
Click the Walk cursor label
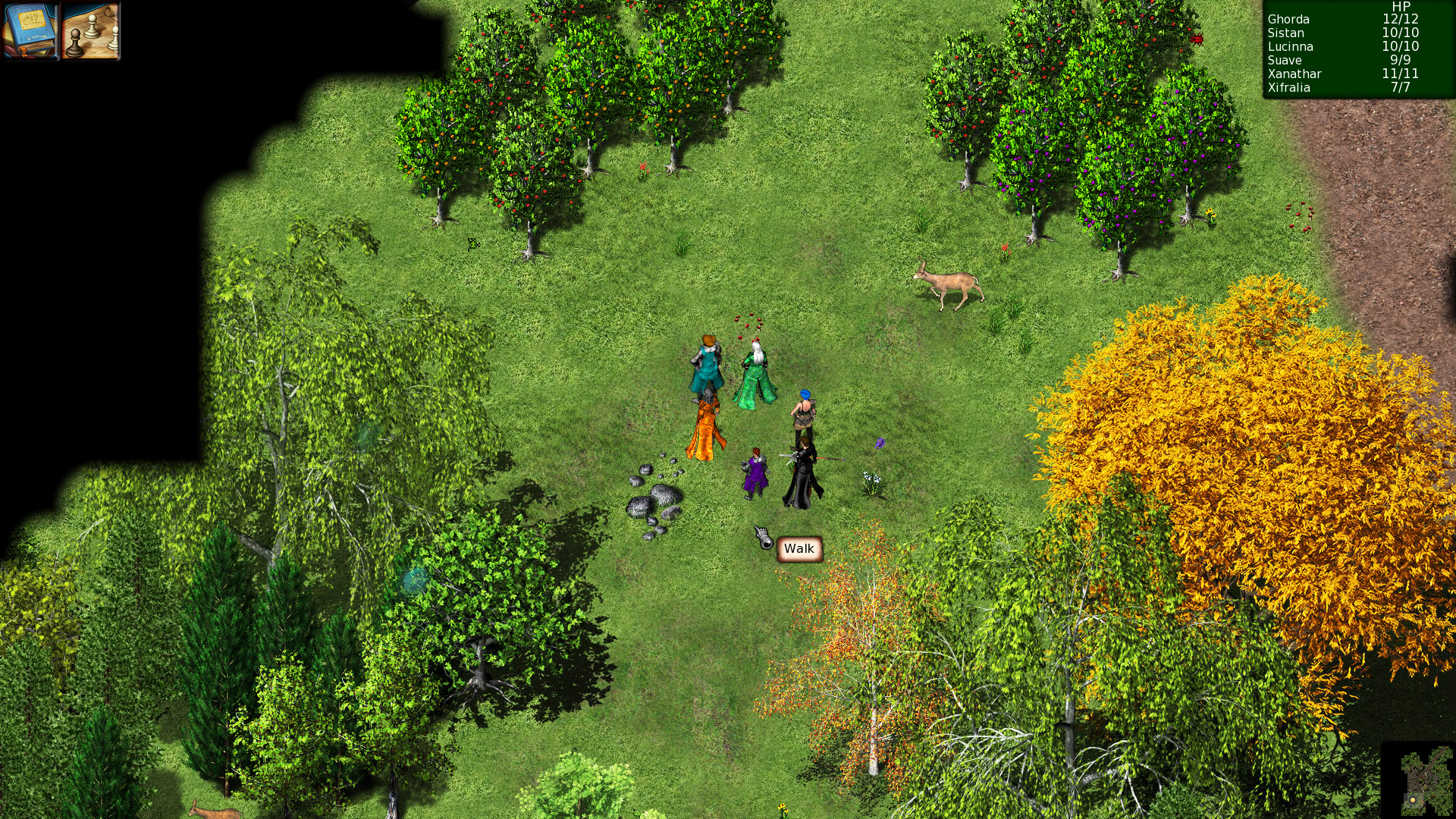pyautogui.click(x=798, y=548)
